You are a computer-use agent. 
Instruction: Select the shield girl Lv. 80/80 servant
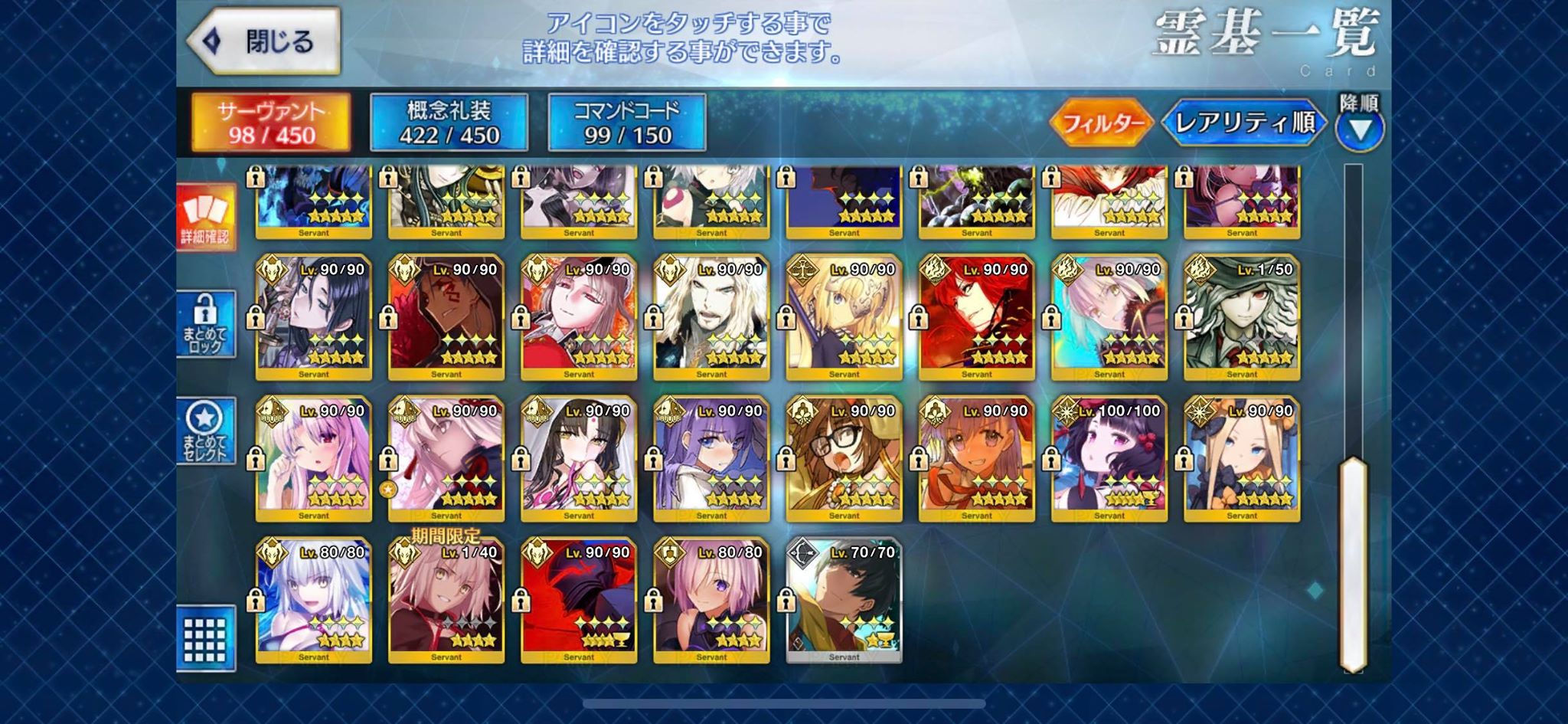click(711, 600)
